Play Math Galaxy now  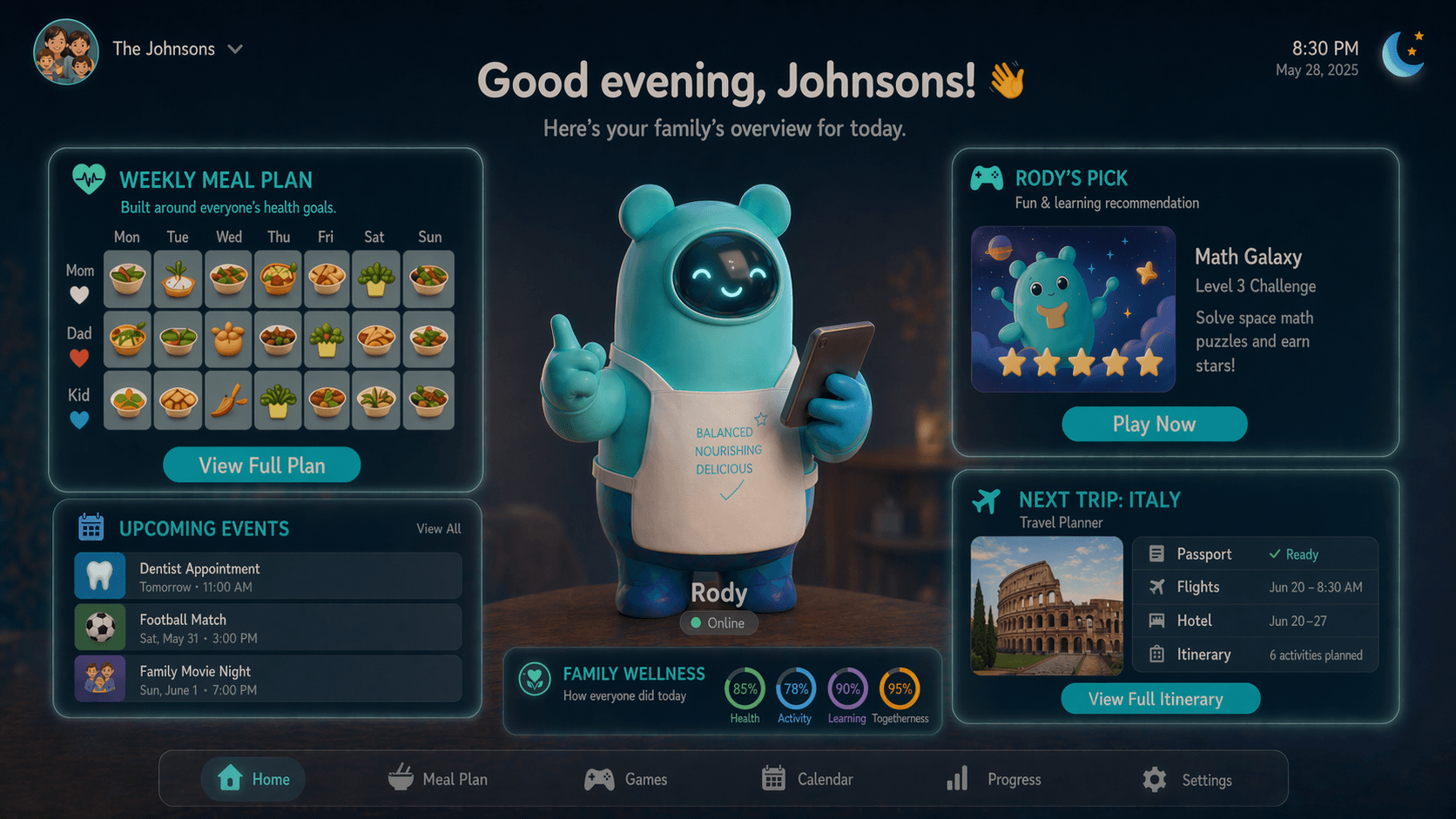coord(1154,424)
